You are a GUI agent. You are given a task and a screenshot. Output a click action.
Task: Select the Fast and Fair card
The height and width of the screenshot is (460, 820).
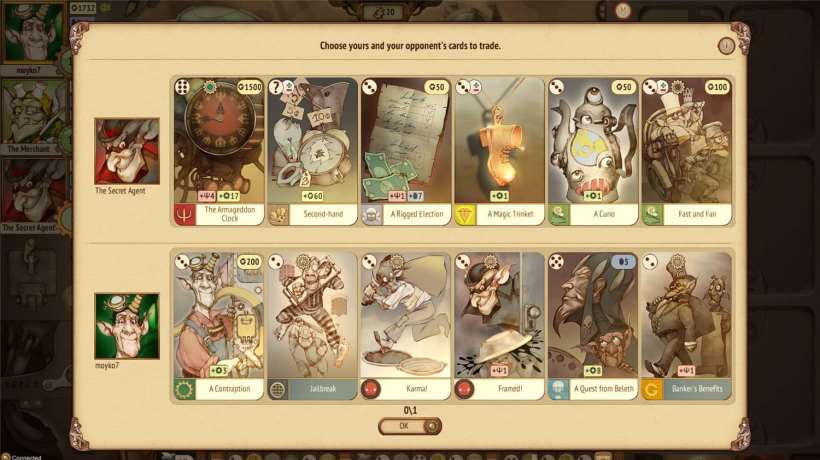tap(686, 150)
